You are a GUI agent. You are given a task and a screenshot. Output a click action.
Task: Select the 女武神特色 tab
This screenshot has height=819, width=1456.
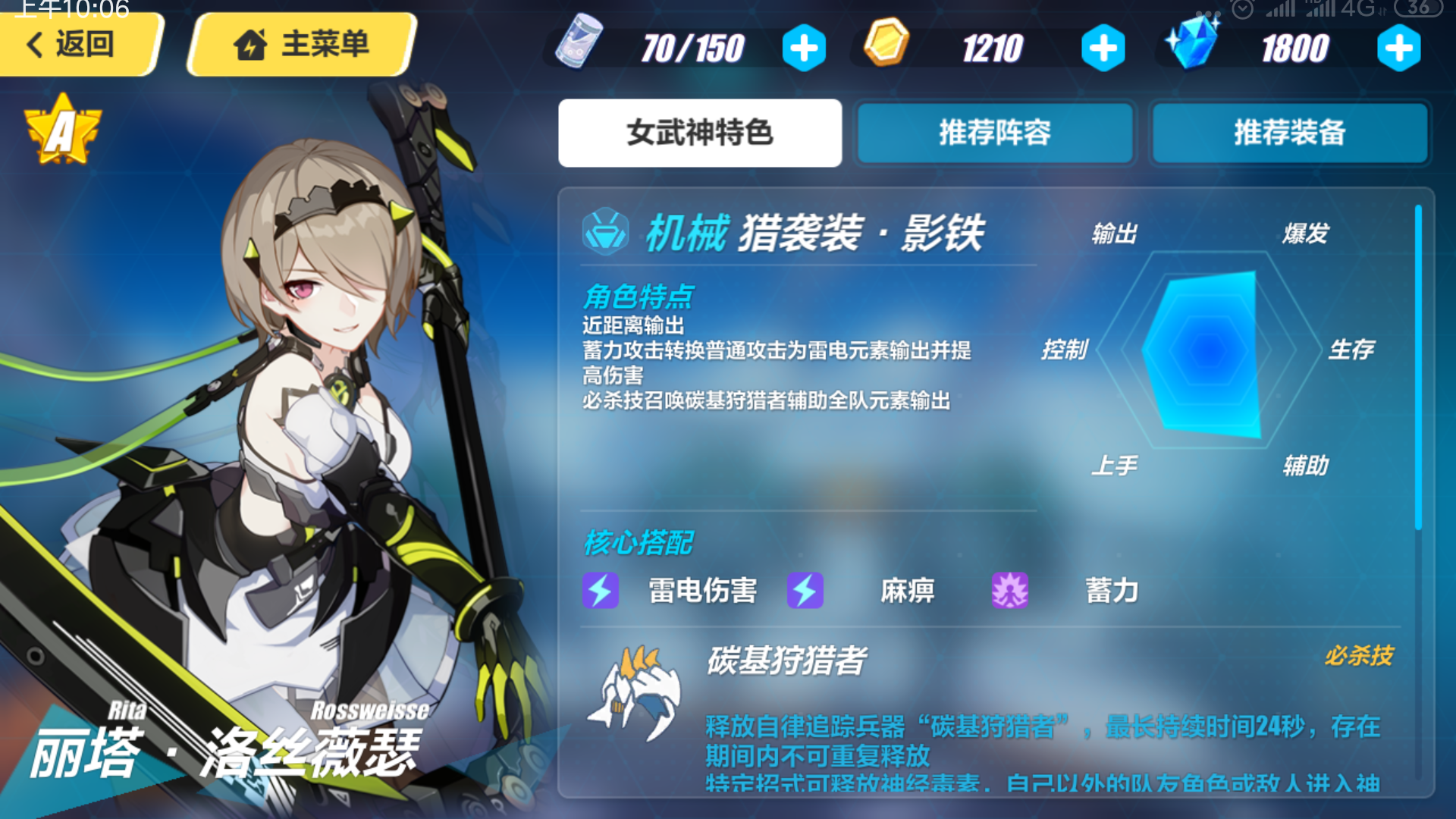click(x=699, y=133)
